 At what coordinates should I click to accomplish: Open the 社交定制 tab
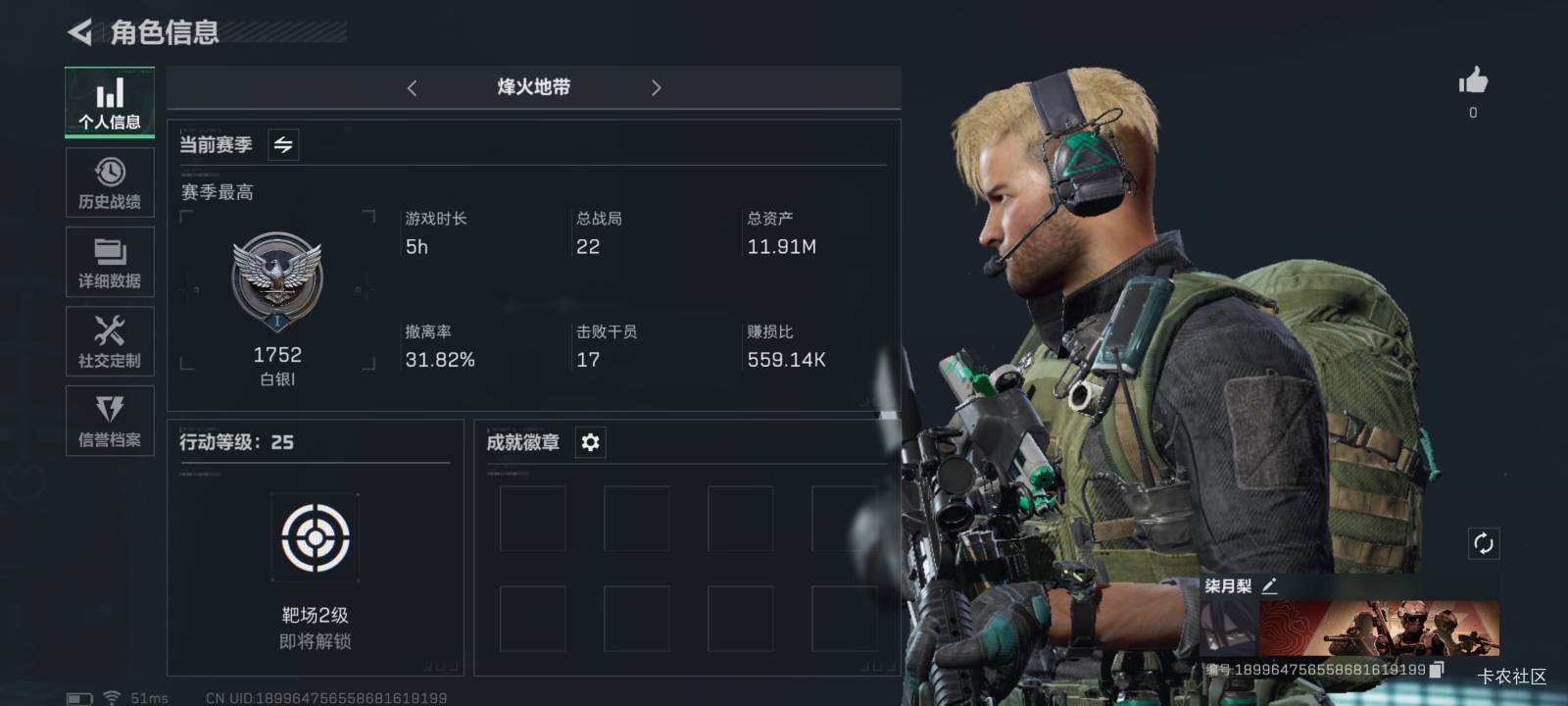[110, 341]
